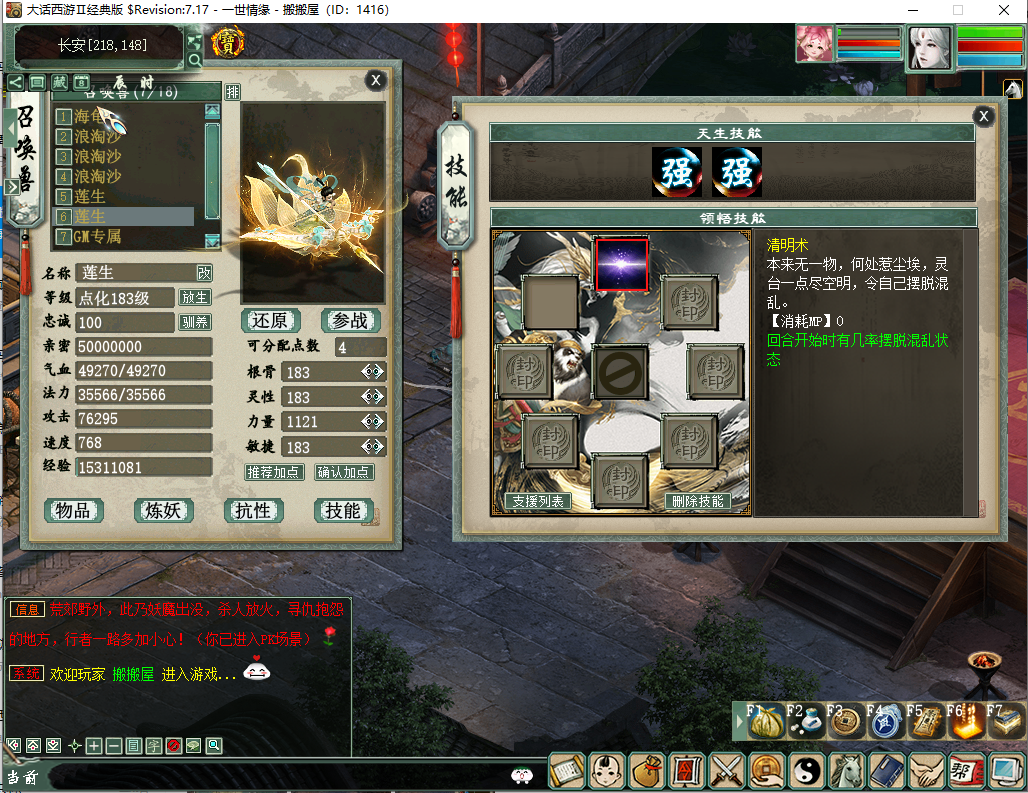Viewport: 1028px width, 793px height.
Task: Open the 支援列表 support list
Action: coord(538,501)
